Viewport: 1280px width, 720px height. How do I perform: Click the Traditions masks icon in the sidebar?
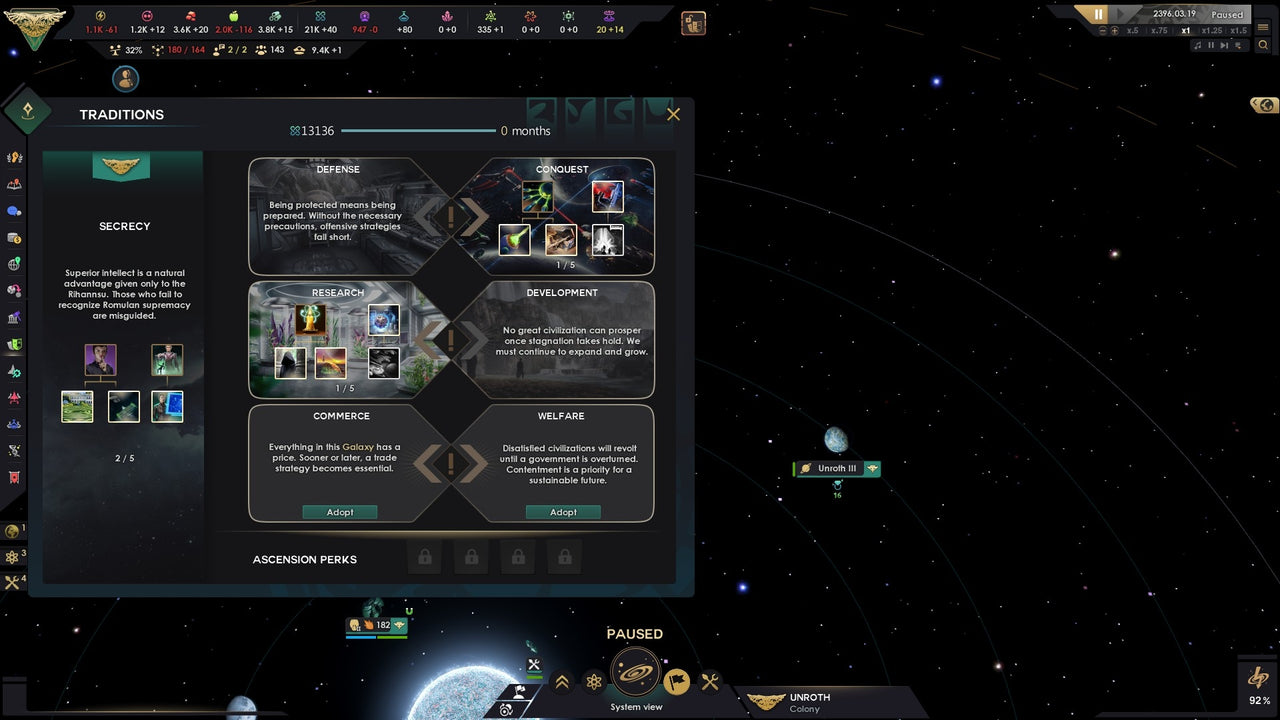[15, 341]
